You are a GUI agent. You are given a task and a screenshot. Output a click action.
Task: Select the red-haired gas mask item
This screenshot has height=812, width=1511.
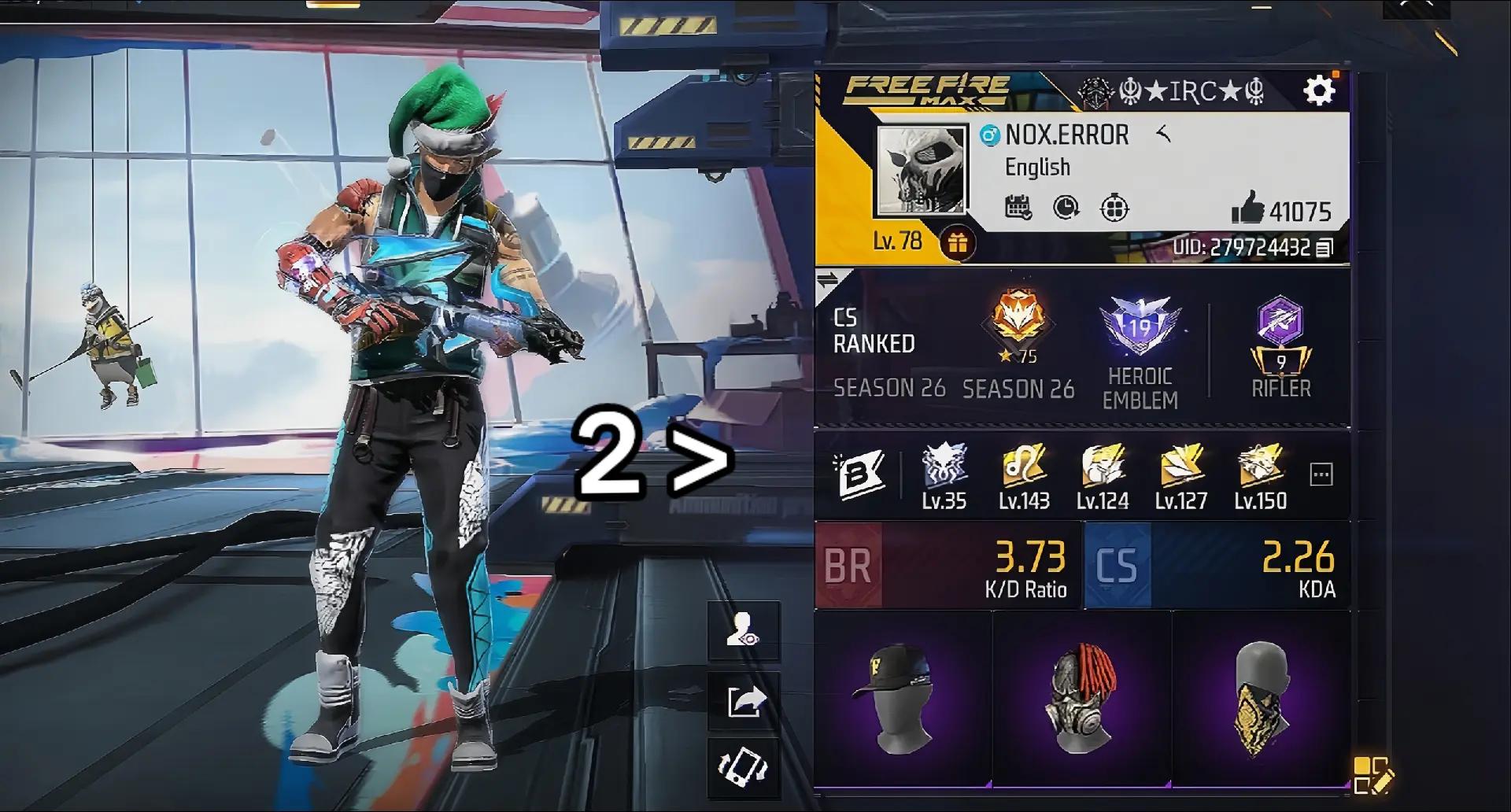[x=1081, y=698]
